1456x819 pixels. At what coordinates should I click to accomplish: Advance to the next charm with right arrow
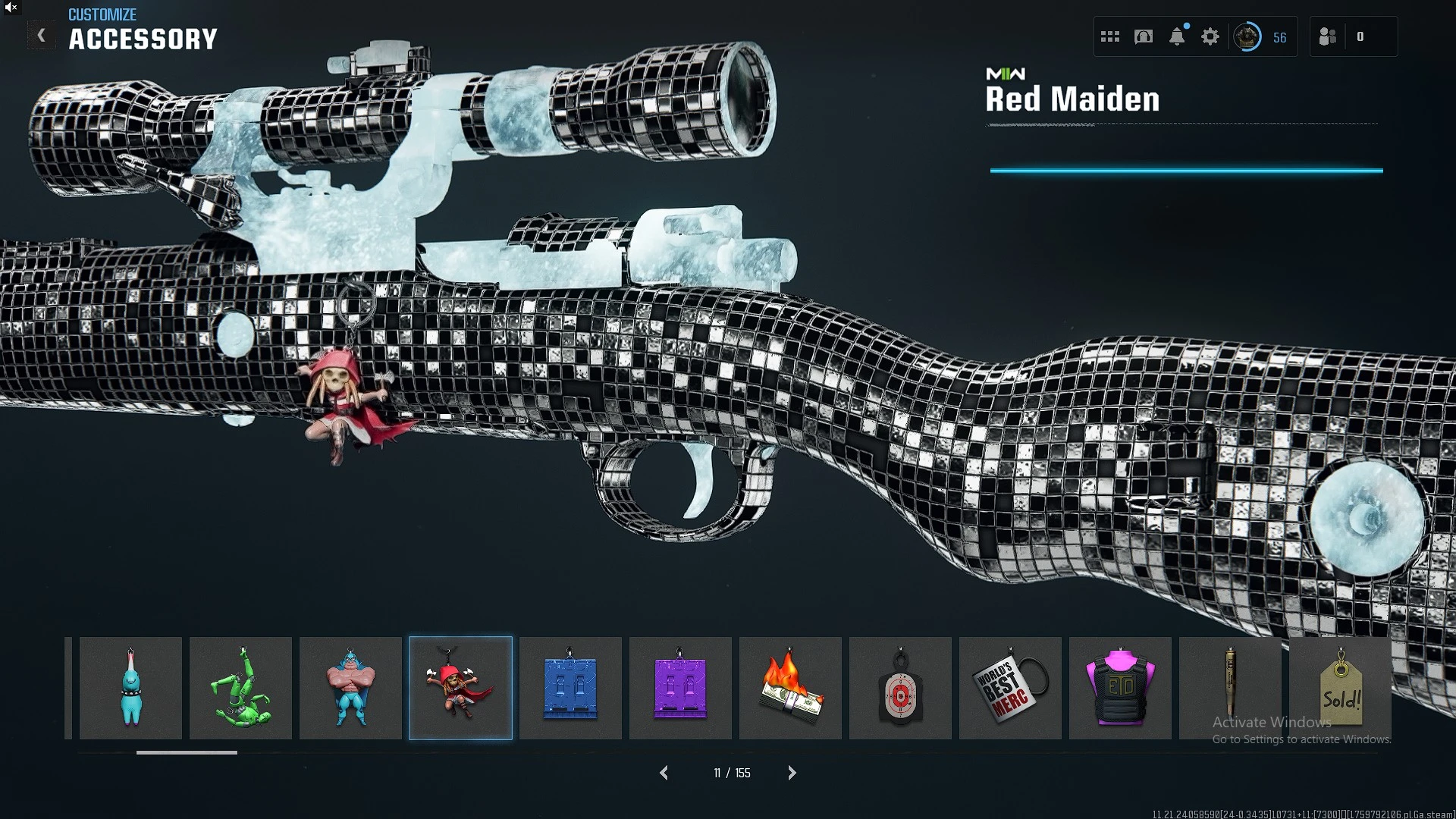tap(792, 773)
